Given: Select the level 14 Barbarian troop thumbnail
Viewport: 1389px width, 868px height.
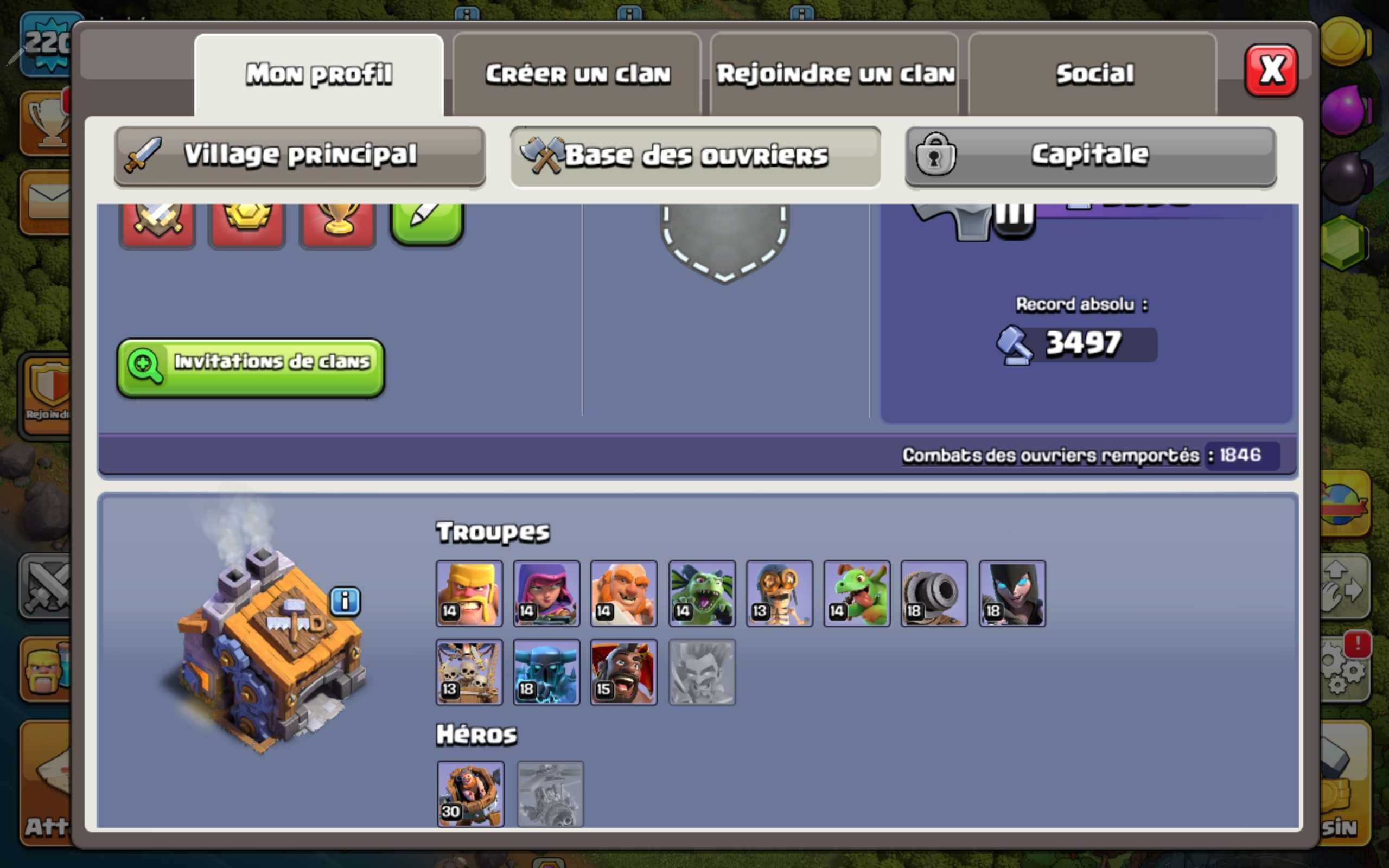Looking at the screenshot, I should [x=469, y=594].
